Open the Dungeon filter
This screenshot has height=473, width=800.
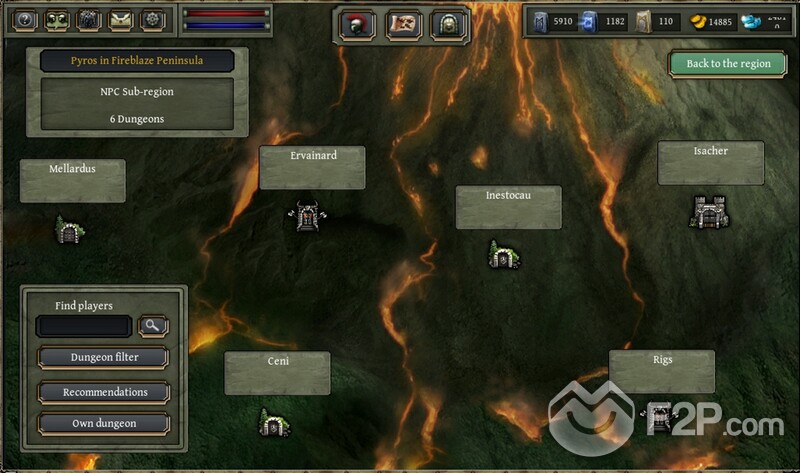(x=104, y=357)
